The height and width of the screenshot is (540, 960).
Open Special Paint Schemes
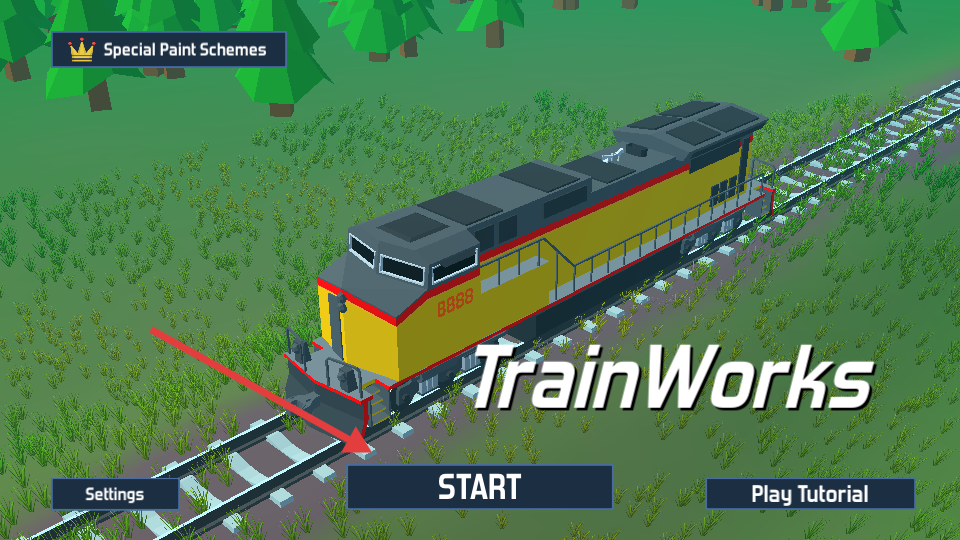pyautogui.click(x=169, y=49)
